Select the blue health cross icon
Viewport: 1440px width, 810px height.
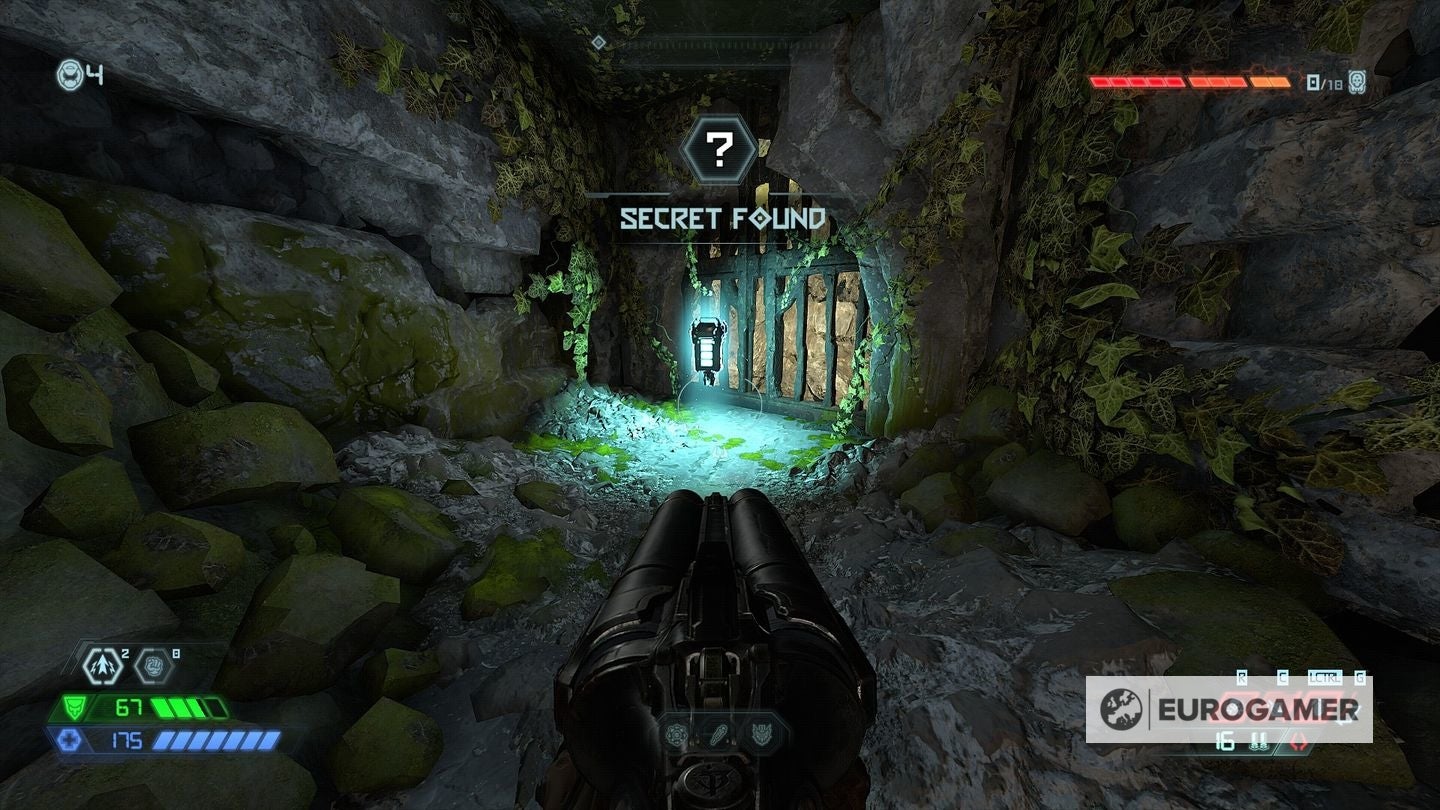[66, 740]
